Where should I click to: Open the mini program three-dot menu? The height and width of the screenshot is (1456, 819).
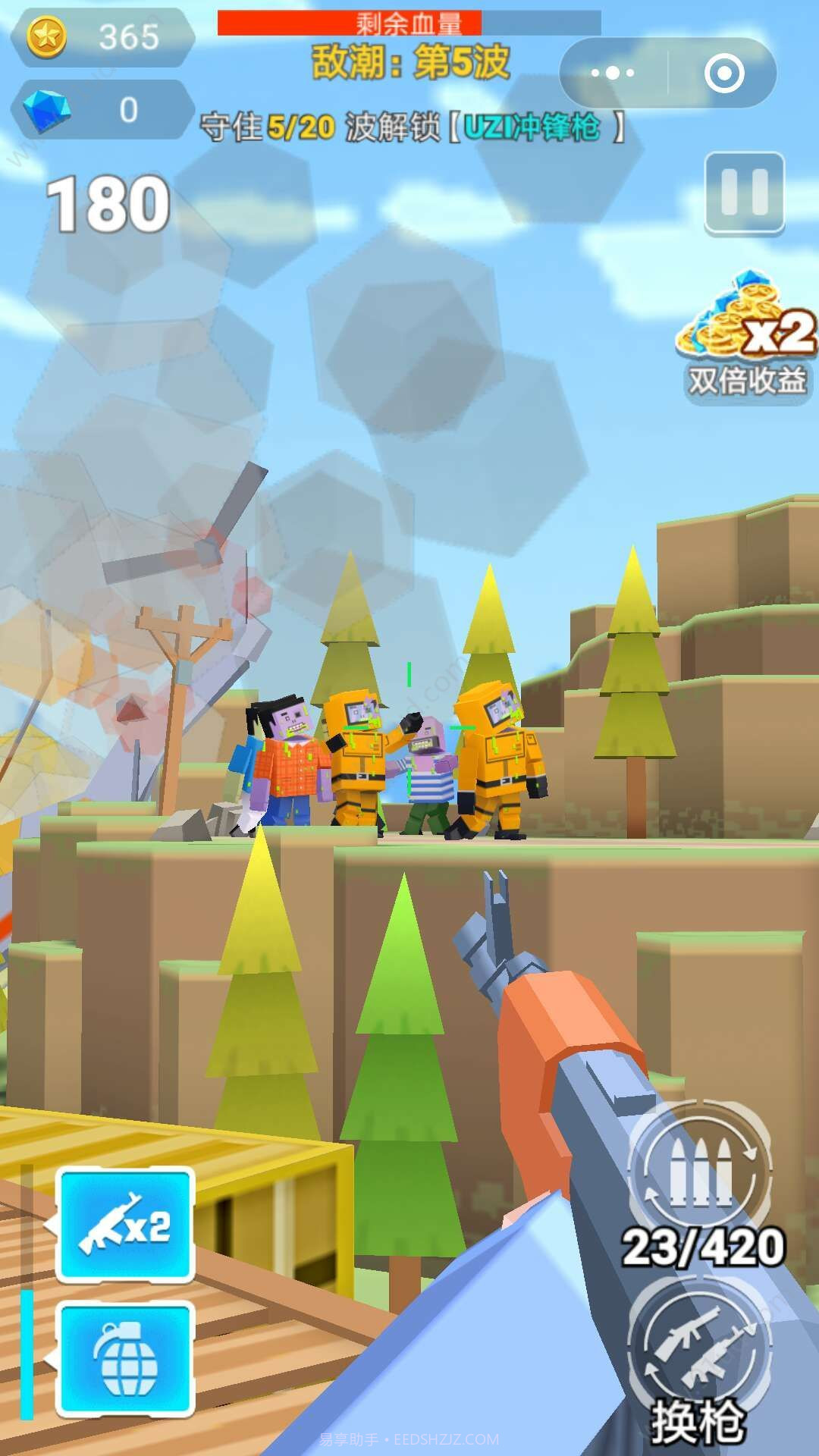pyautogui.click(x=613, y=73)
